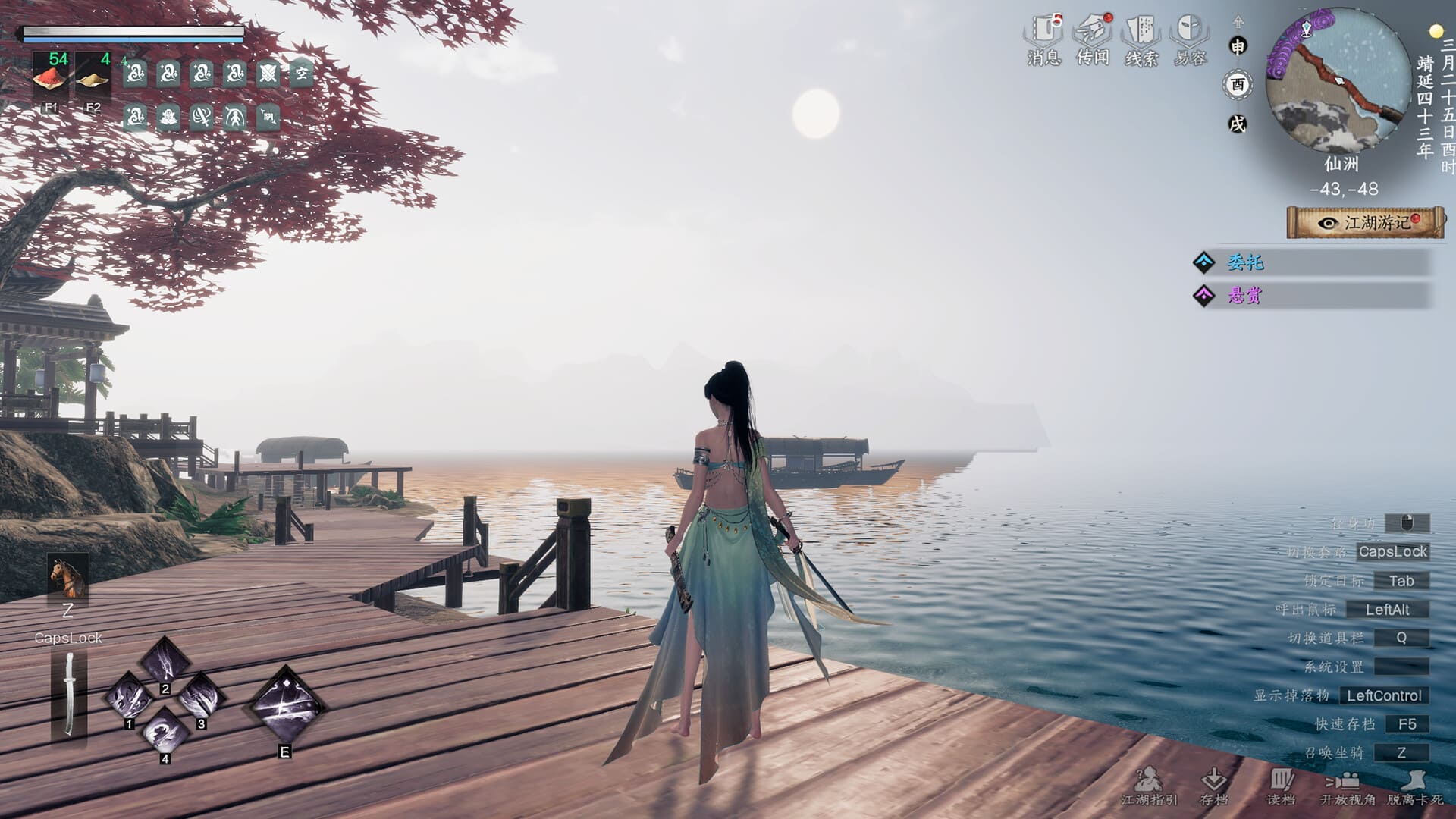Image resolution: width=1456 pixels, height=819 pixels.
Task: Open the 江湖指引 guide
Action: tap(1149, 786)
